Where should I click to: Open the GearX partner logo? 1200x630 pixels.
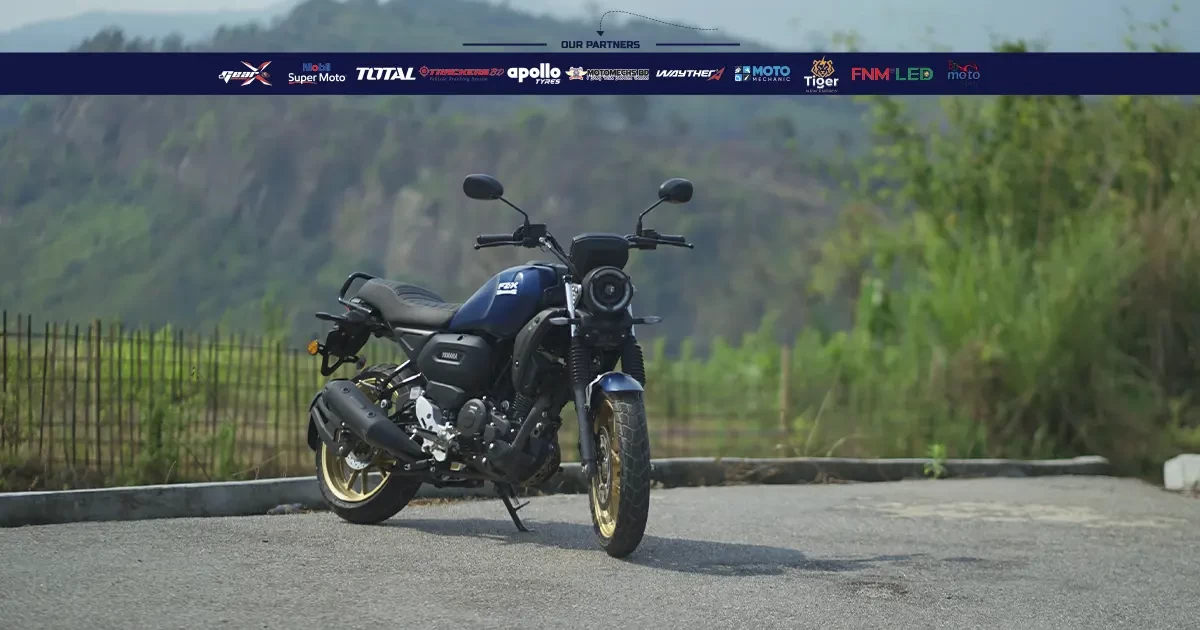tap(245, 73)
